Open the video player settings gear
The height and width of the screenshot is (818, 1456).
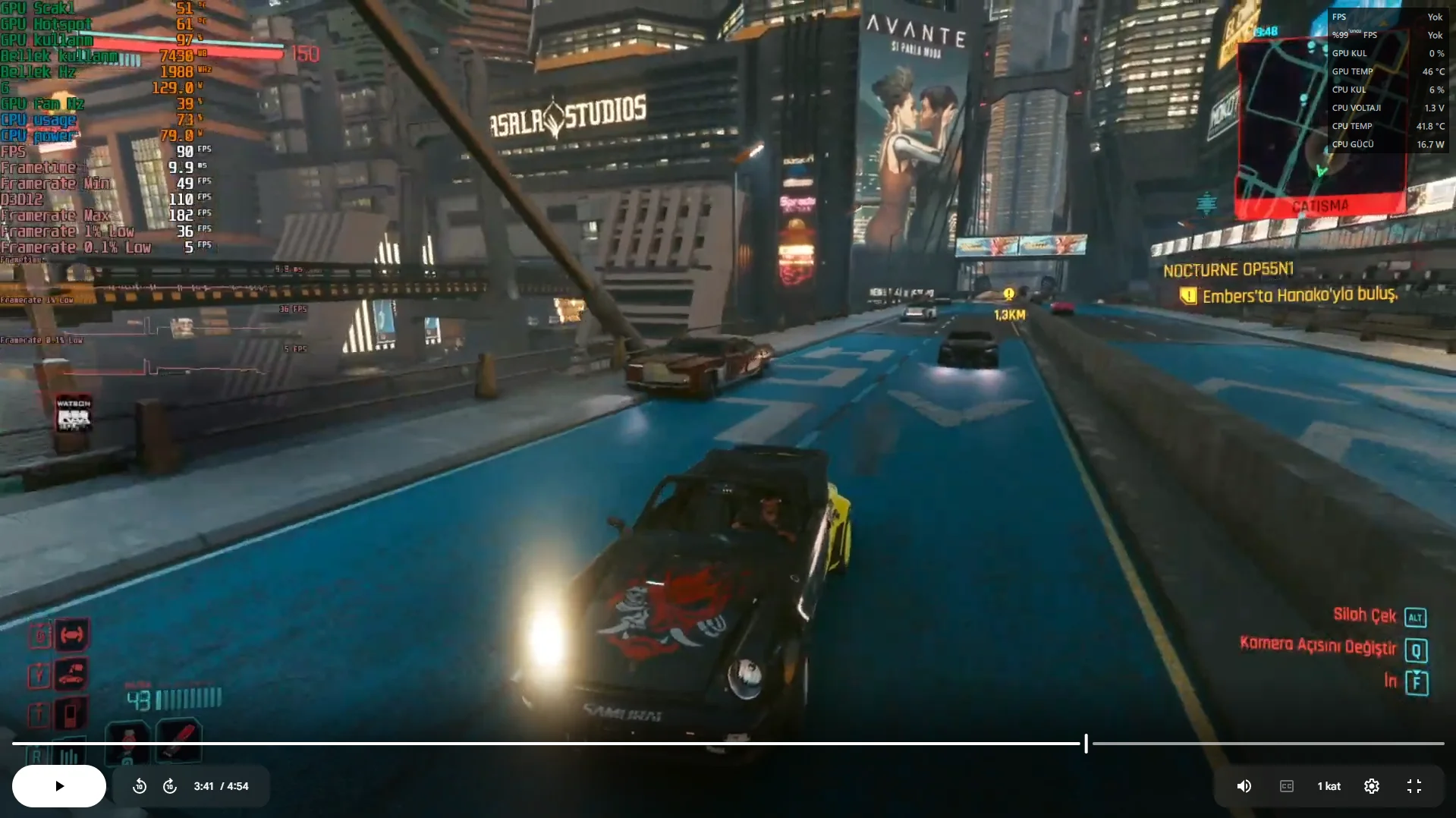coord(1372,786)
